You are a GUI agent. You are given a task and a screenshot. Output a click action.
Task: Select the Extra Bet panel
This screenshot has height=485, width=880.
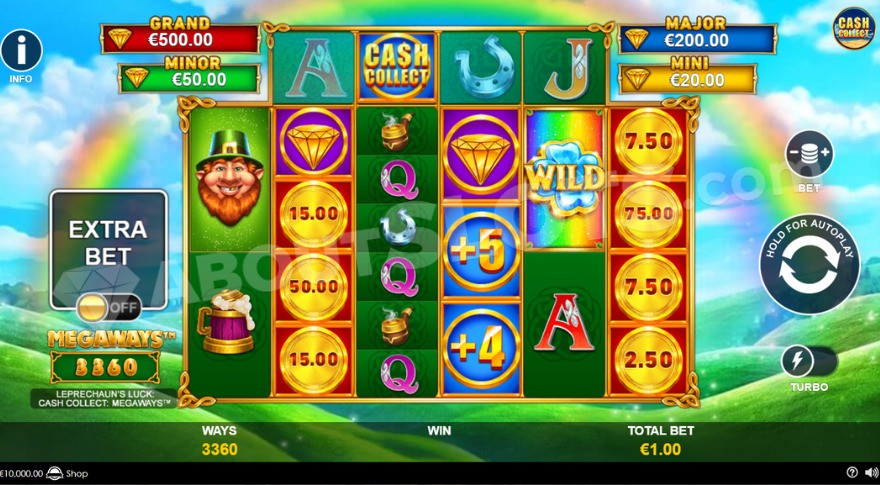click(108, 243)
